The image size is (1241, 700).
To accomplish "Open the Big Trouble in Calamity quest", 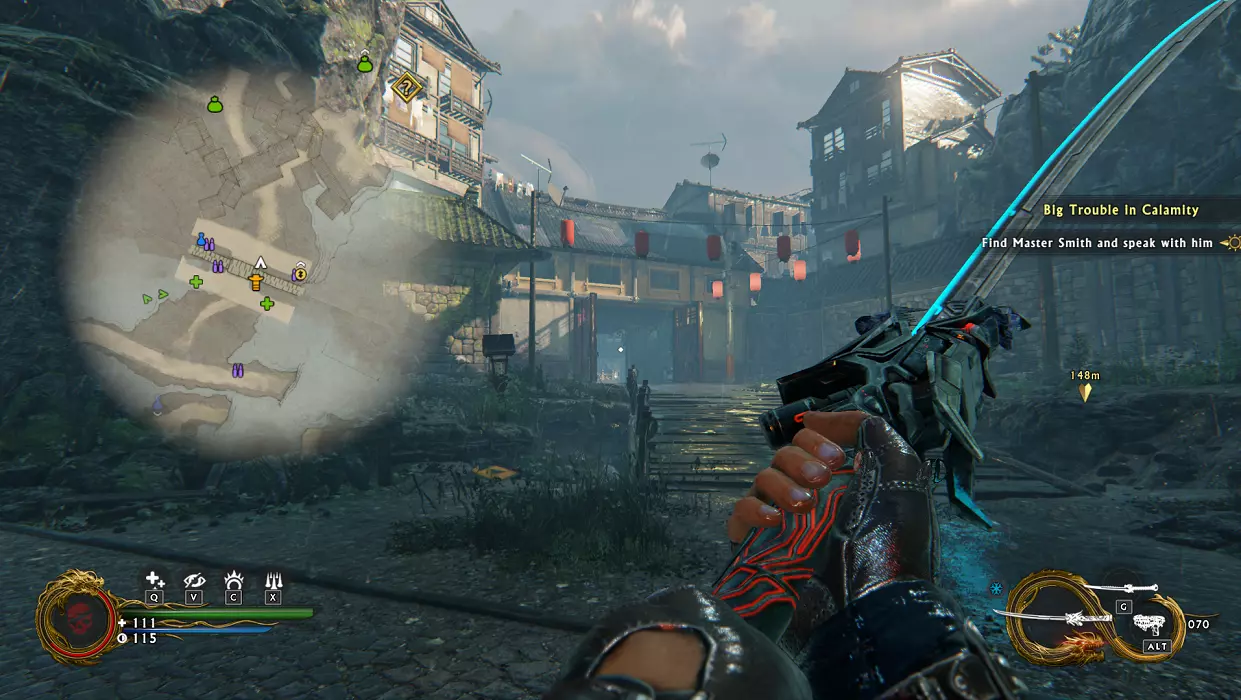I will point(1120,210).
